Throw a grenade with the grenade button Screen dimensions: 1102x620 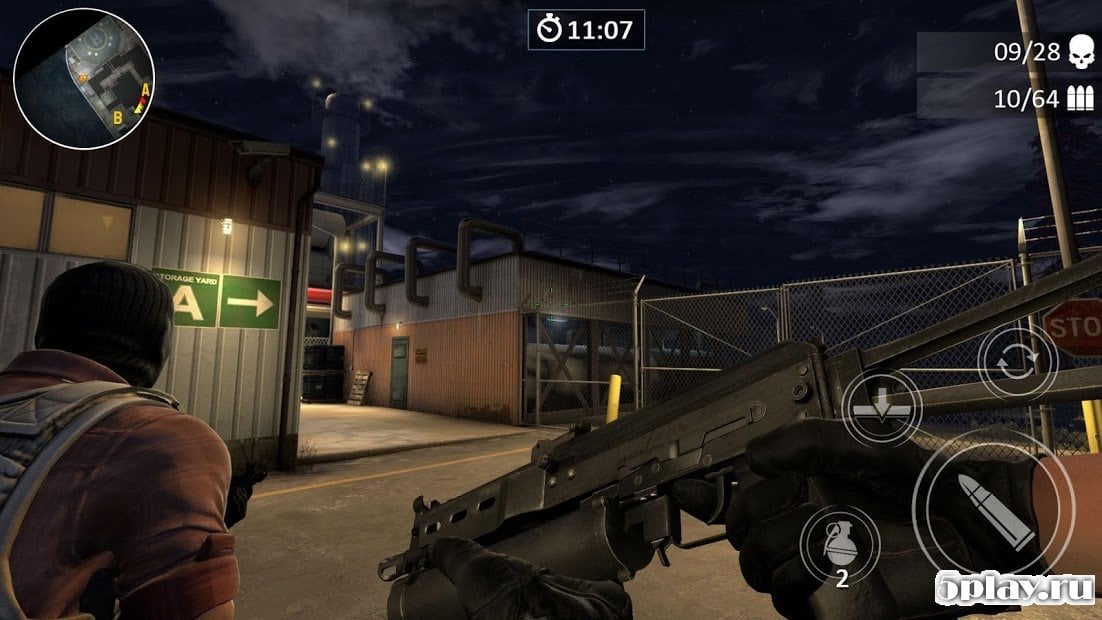(x=840, y=544)
